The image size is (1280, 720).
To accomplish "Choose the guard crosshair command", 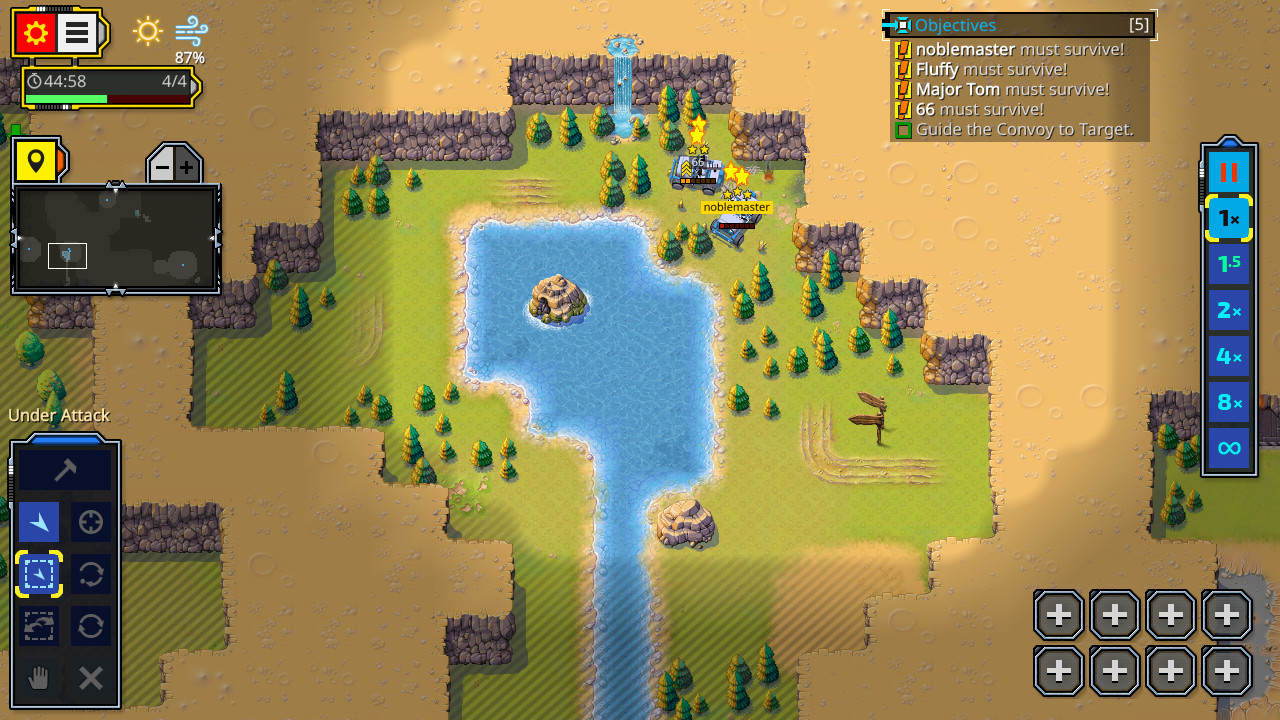I will click(90, 521).
